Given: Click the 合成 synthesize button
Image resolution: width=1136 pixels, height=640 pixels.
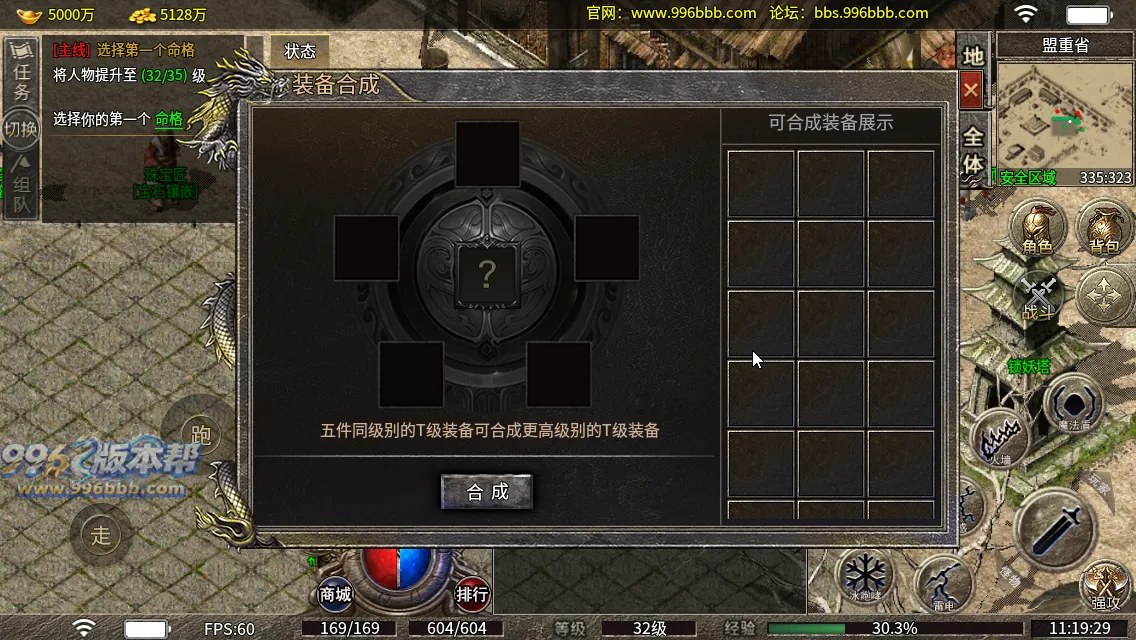Looking at the screenshot, I should pyautogui.click(x=487, y=491).
